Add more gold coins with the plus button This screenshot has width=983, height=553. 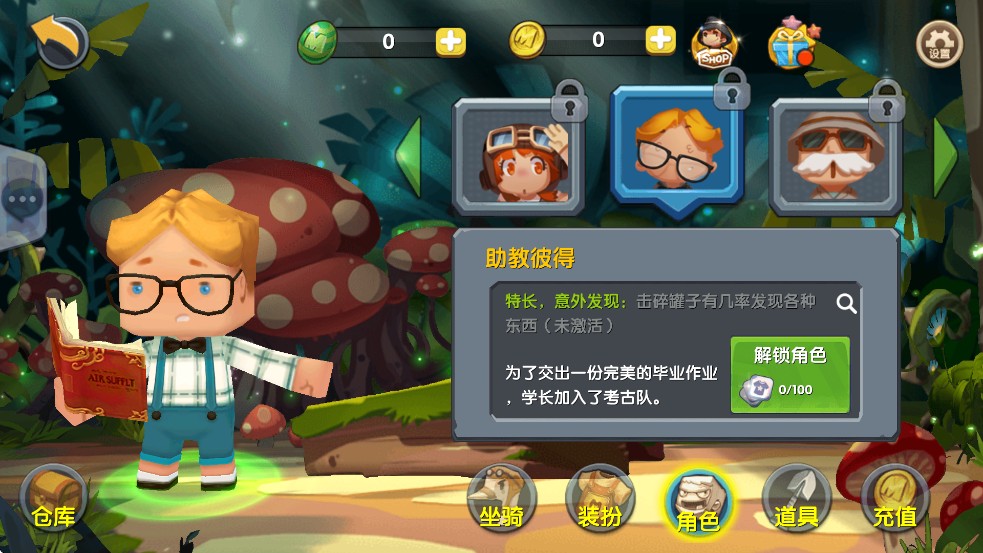click(660, 40)
